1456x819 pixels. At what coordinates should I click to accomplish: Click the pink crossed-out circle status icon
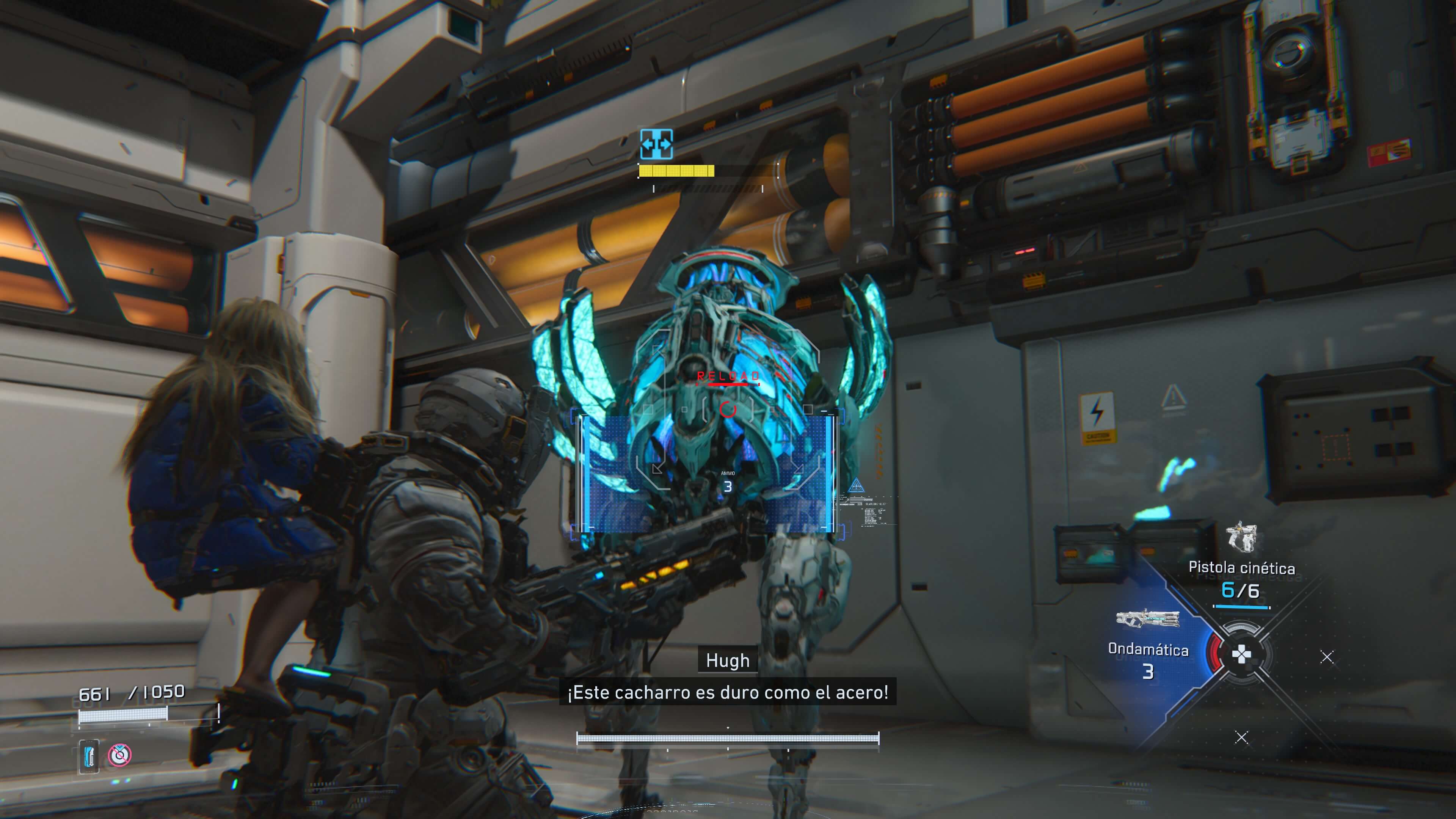coord(119,755)
